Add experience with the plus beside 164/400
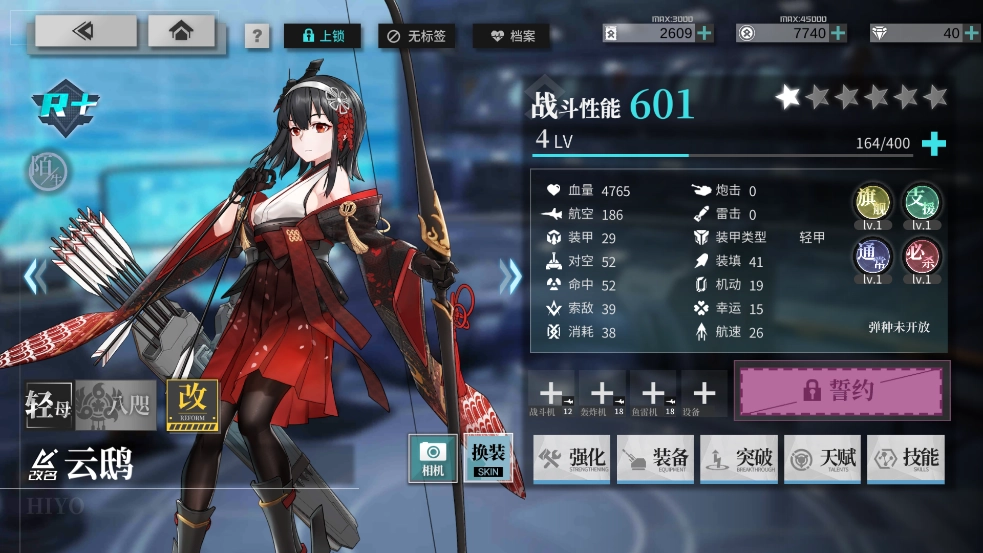The height and width of the screenshot is (553, 983). pos(933,144)
